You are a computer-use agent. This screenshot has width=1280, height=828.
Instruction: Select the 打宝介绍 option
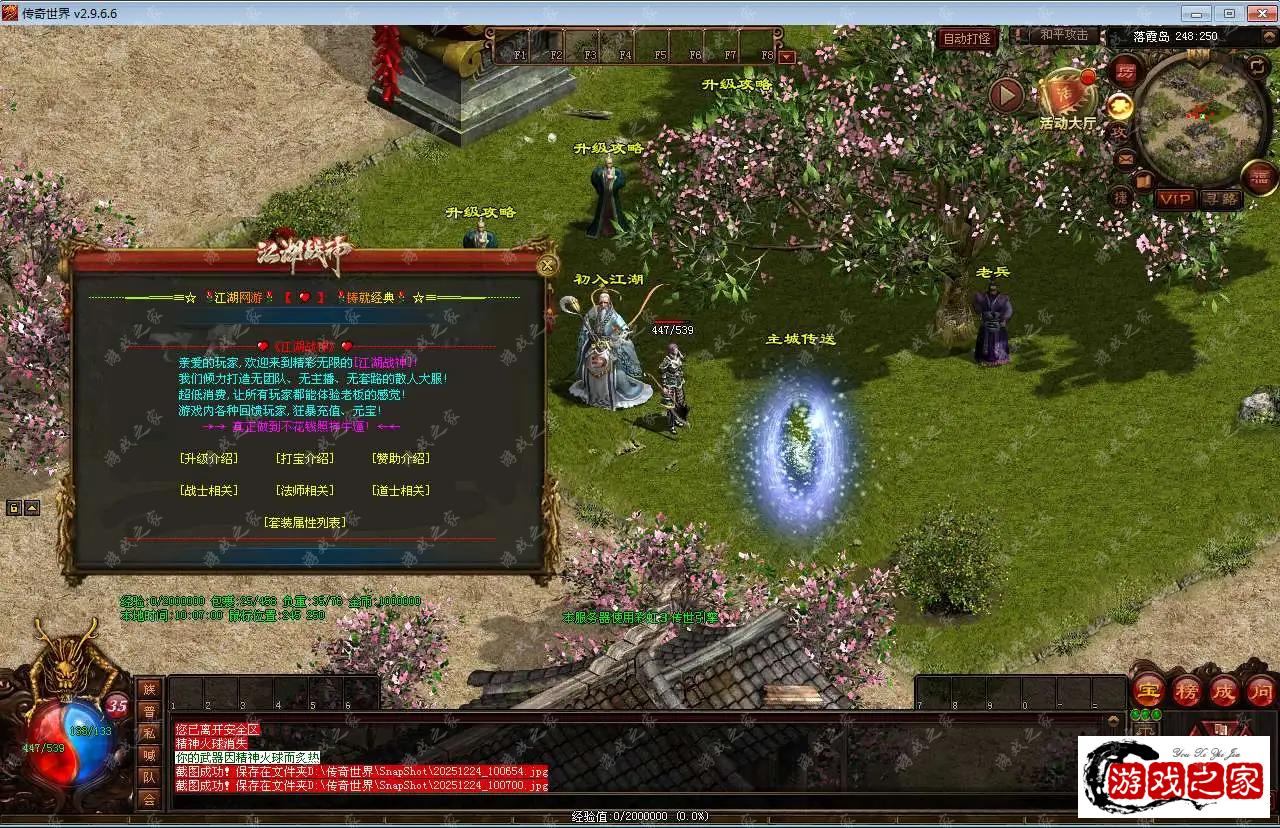pos(304,459)
